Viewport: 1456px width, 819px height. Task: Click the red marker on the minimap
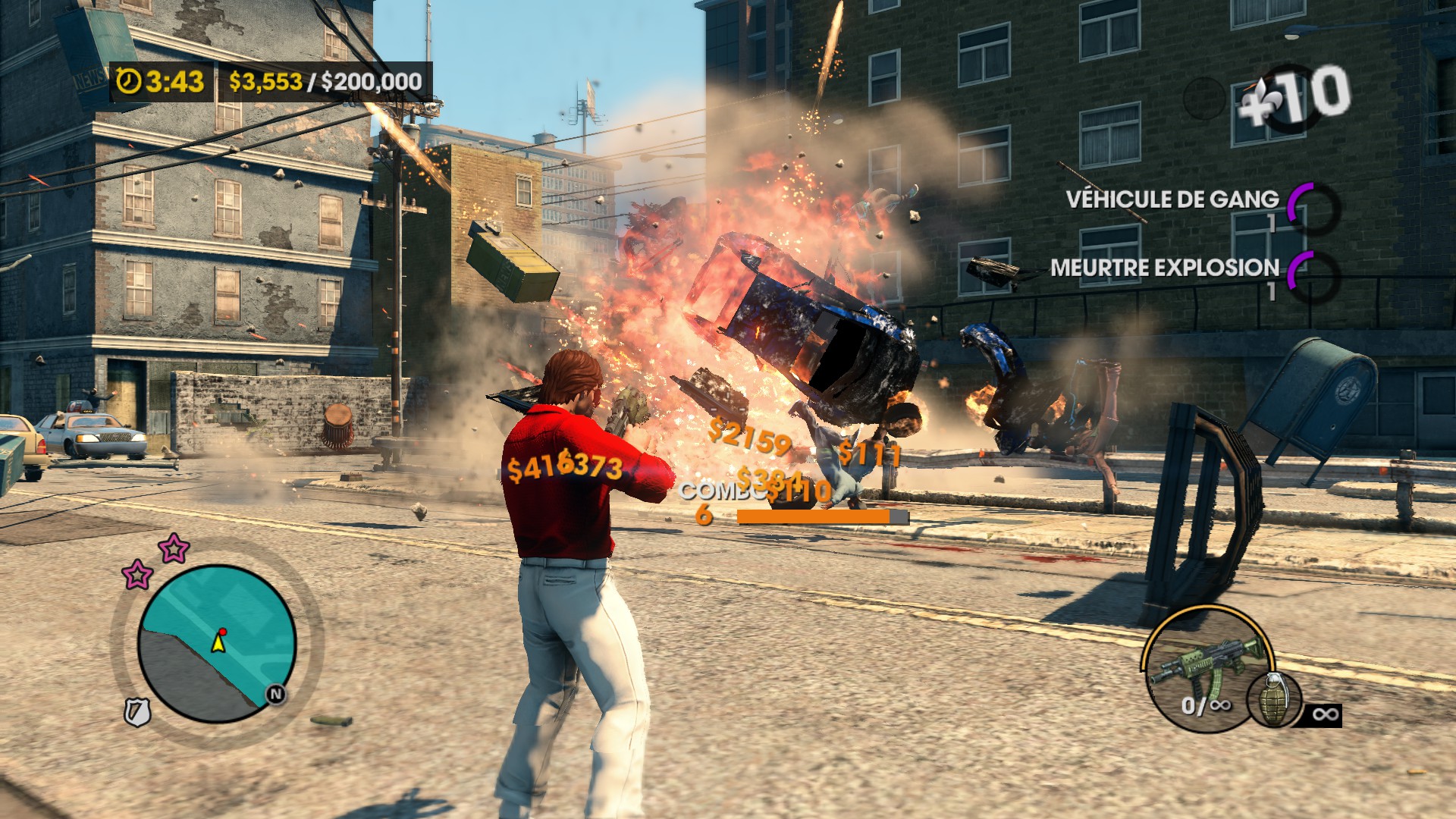pyautogui.click(x=223, y=632)
